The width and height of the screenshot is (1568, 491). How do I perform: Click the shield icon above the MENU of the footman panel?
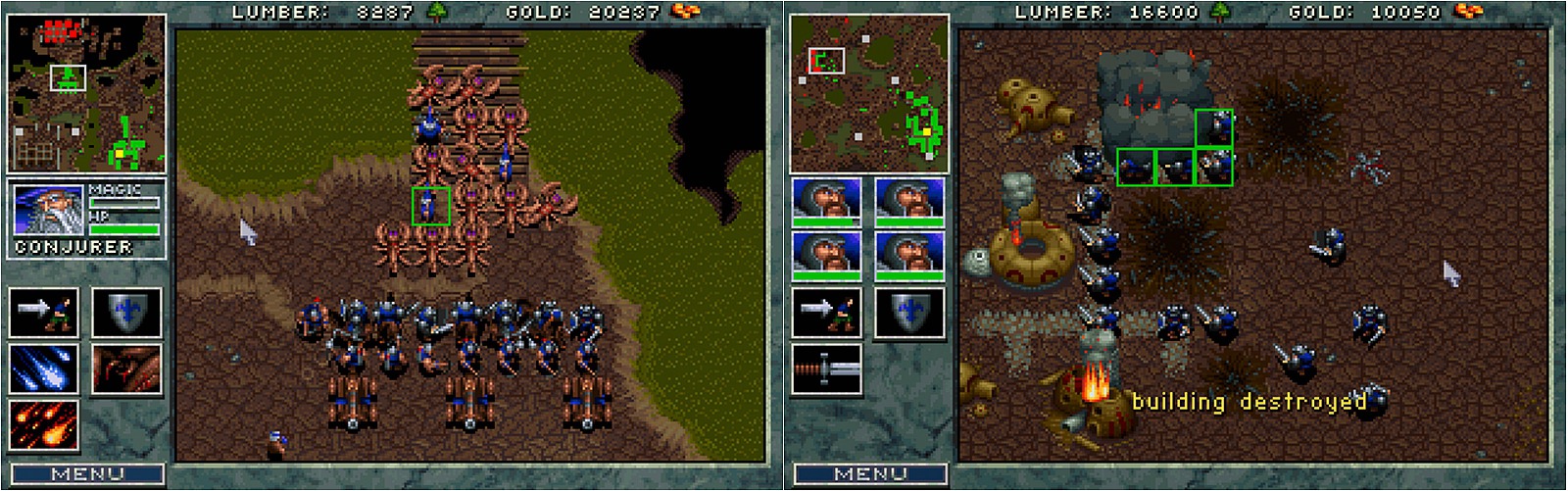[909, 313]
